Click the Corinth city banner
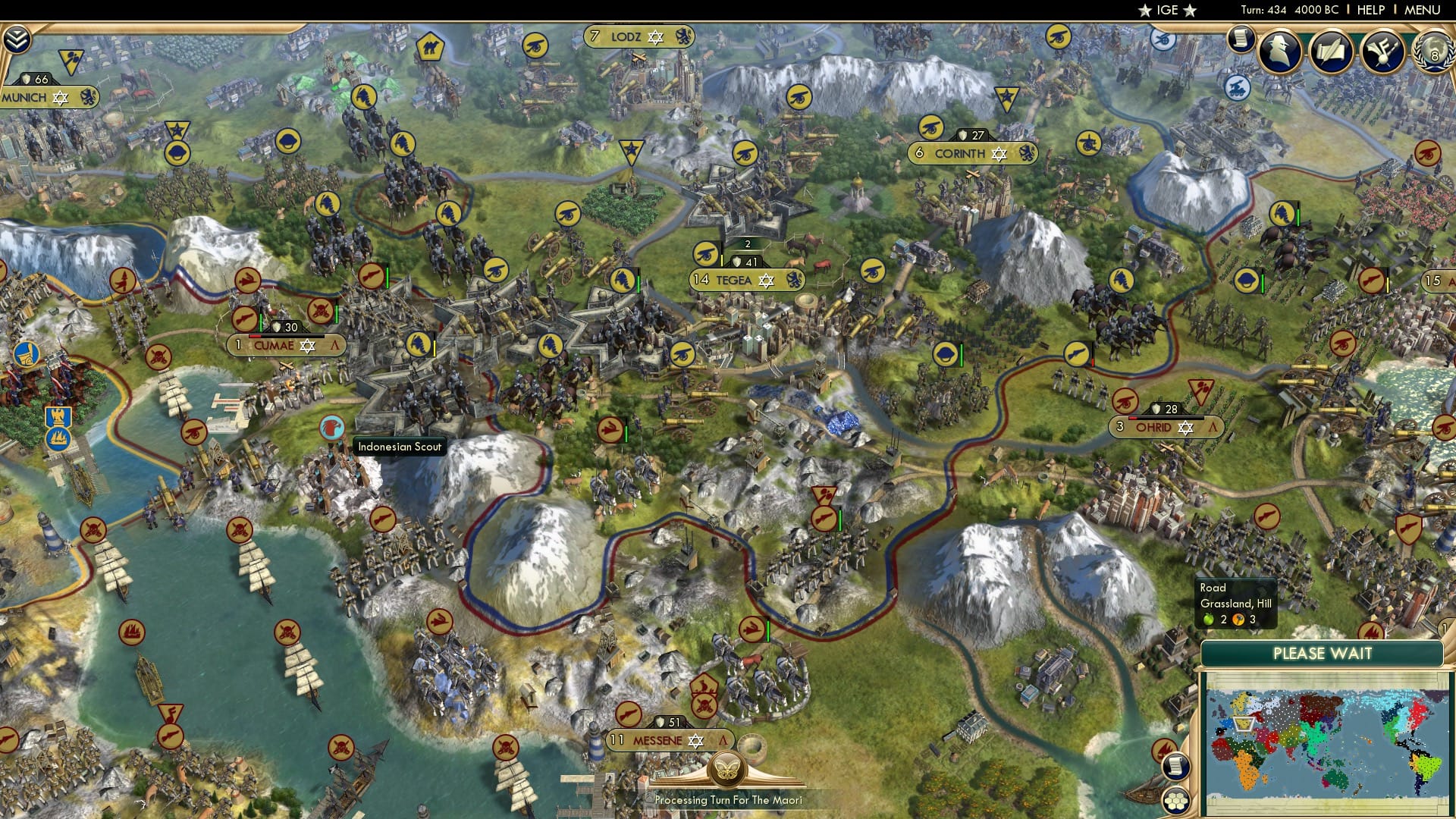Viewport: 1456px width, 819px height. 973,152
